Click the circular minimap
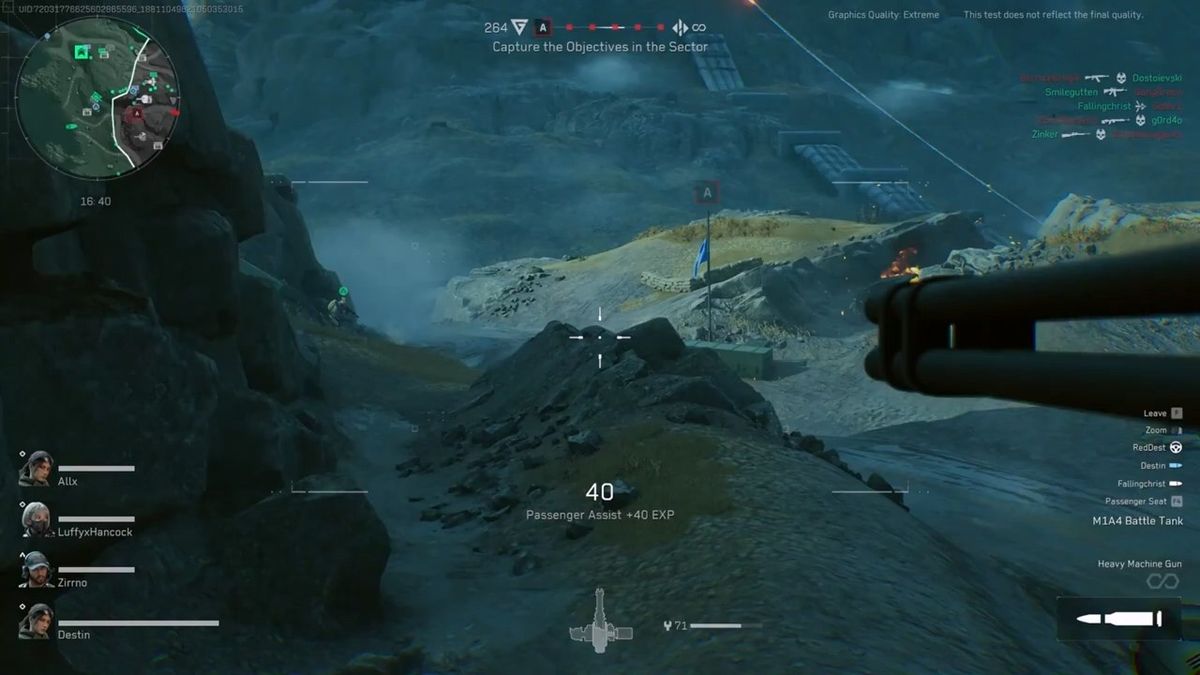This screenshot has width=1200, height=675. point(98,98)
